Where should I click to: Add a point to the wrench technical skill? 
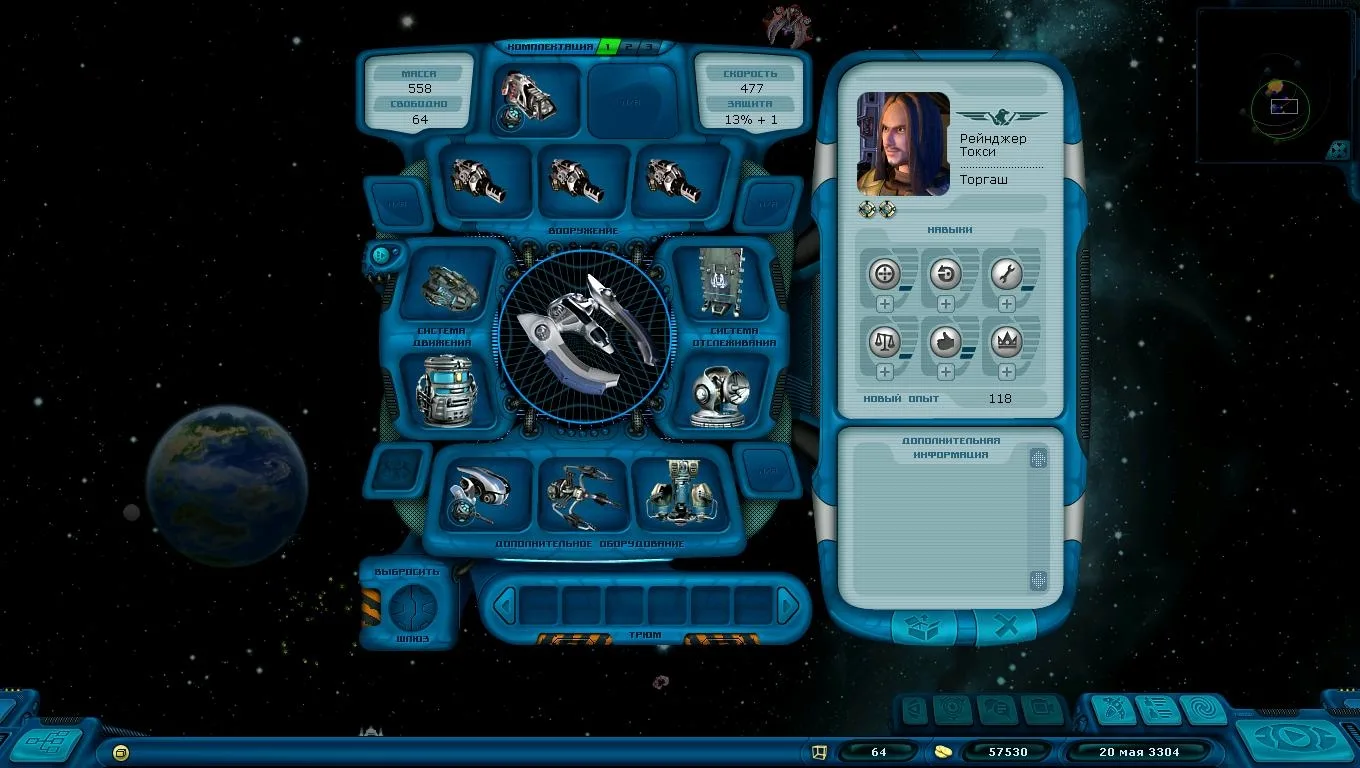click(1006, 304)
